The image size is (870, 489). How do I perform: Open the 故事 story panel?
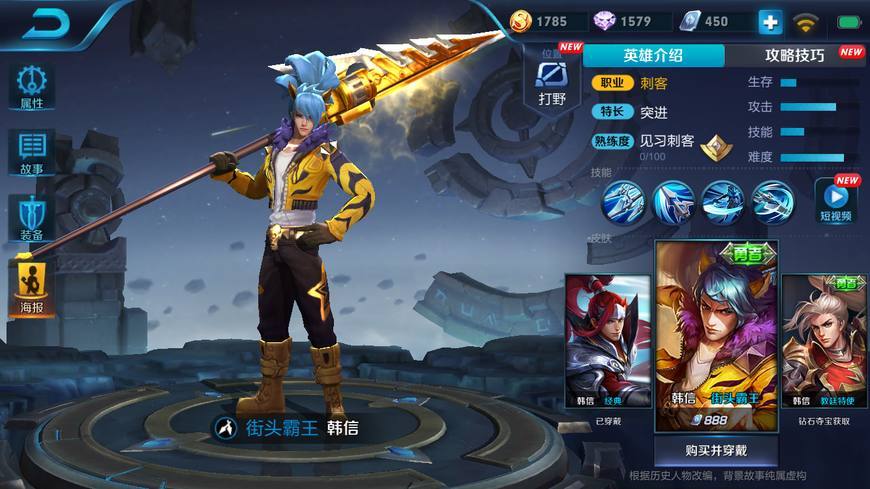(x=31, y=152)
